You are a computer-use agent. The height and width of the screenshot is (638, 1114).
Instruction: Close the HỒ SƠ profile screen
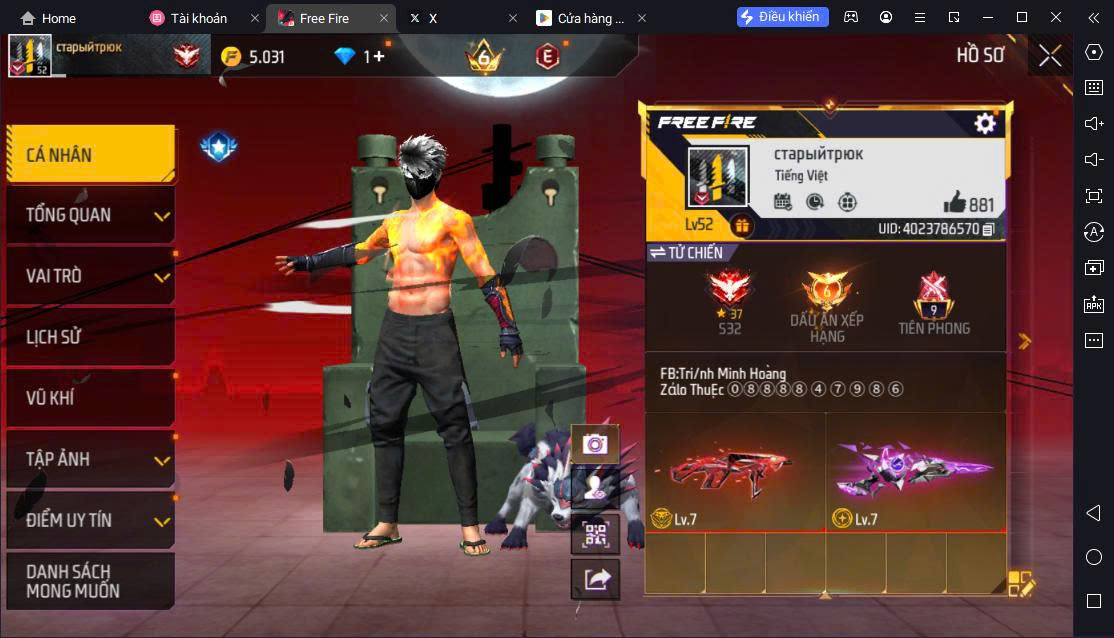pos(1049,56)
